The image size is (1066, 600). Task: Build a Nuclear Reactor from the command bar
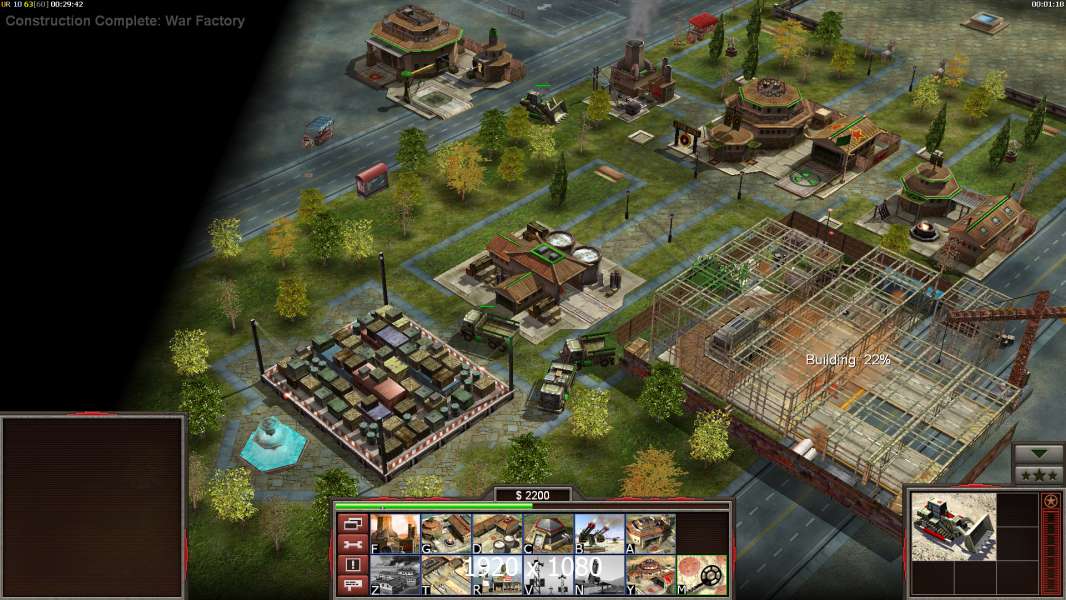click(395, 533)
